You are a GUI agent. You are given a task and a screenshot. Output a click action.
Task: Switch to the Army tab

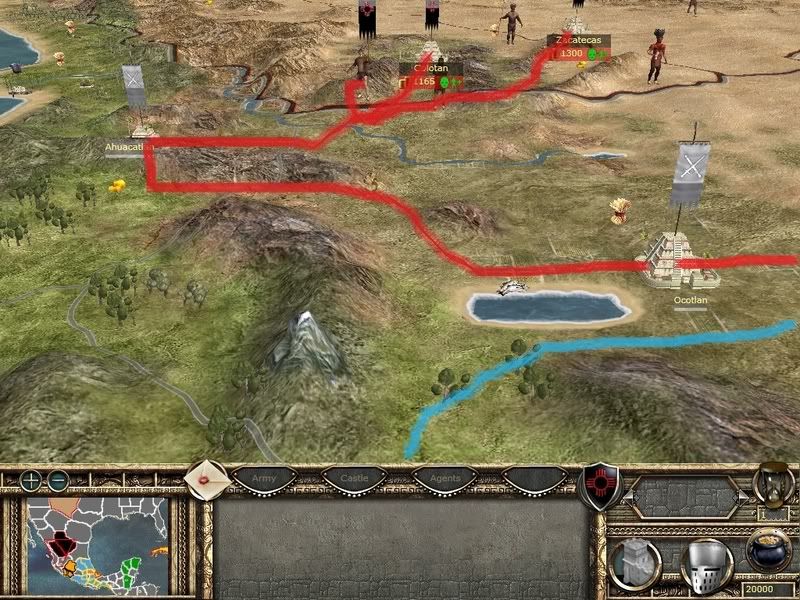click(x=264, y=479)
